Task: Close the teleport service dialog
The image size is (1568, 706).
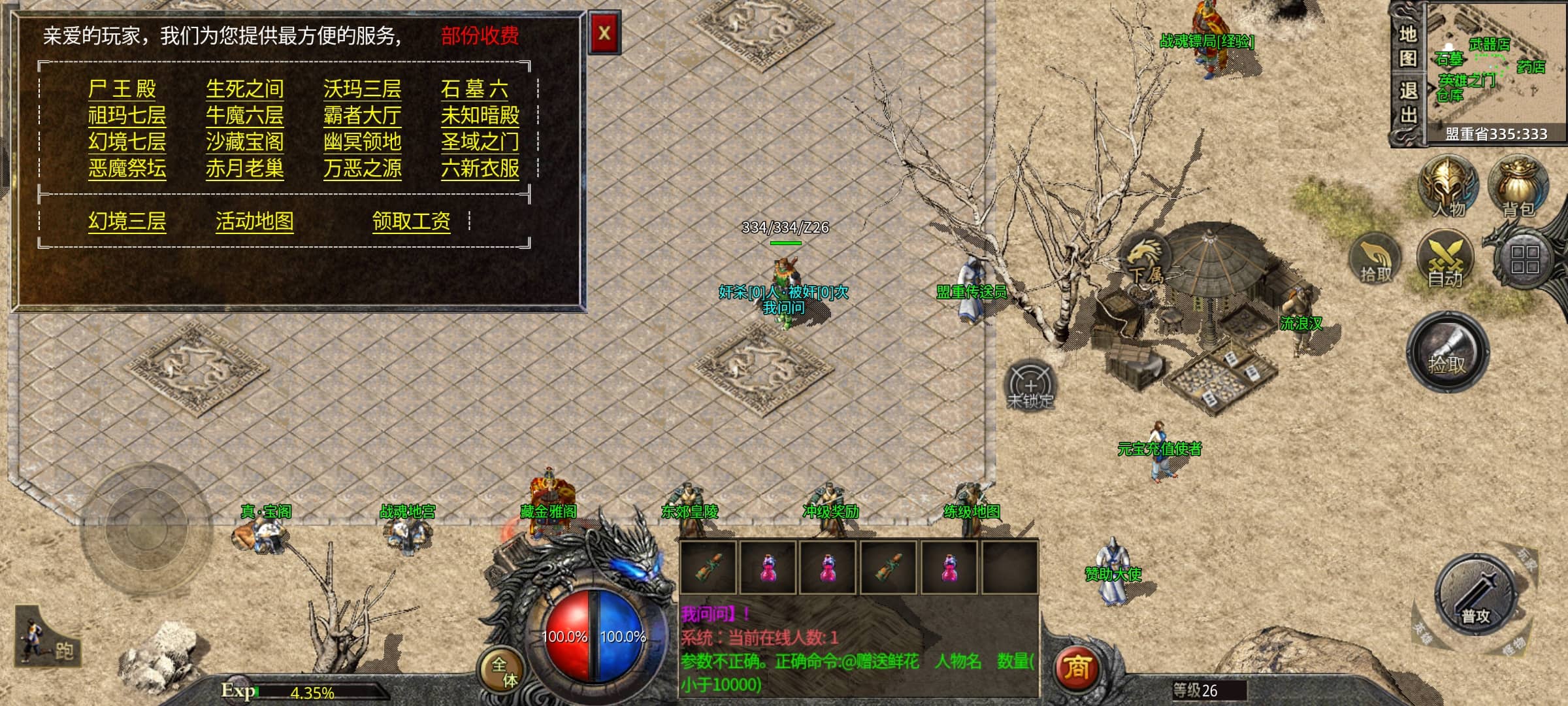Action: [604, 33]
